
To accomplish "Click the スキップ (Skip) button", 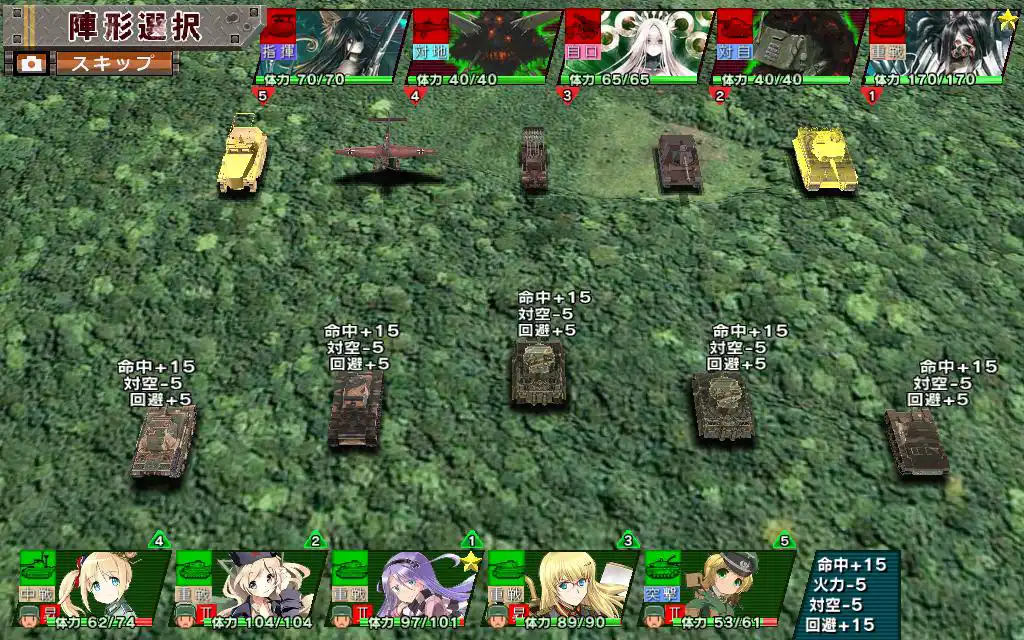I will point(112,63).
